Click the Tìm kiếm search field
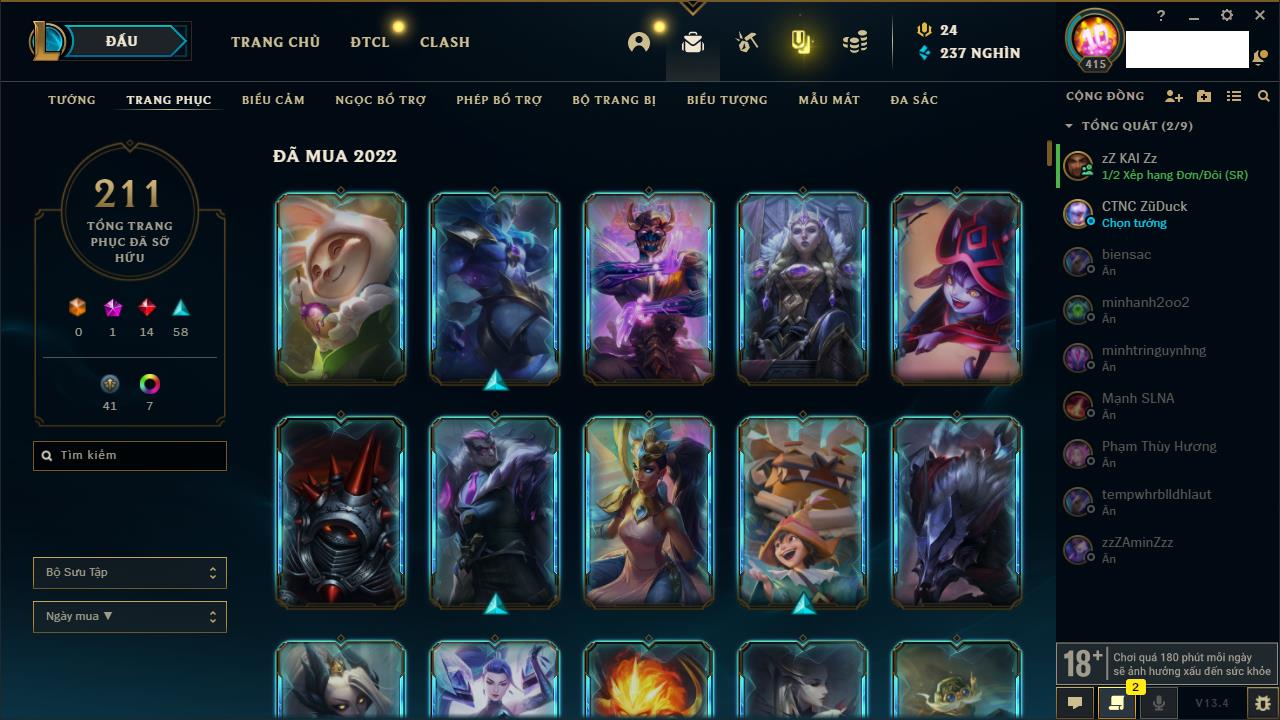Viewport: 1280px width, 720px height. pos(130,456)
